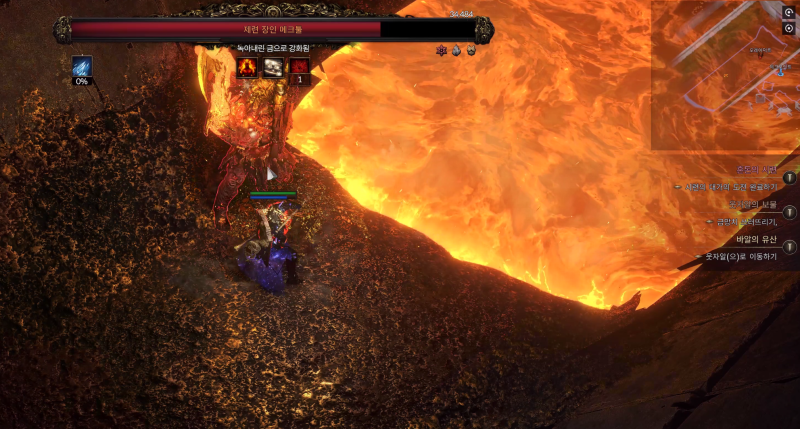The image size is (800, 429).
Task: Click the blue skill buff icon showing 0%
Action: tap(81, 66)
